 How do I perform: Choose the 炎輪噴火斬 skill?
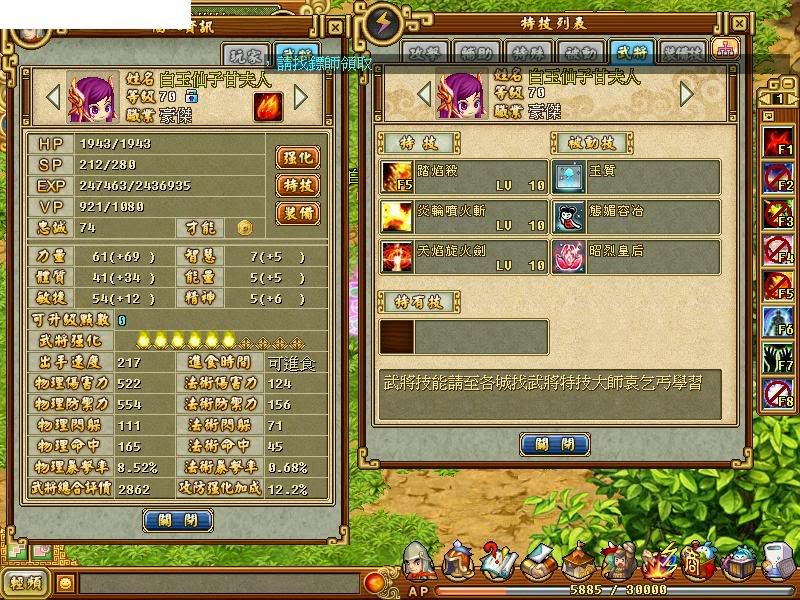click(x=463, y=216)
